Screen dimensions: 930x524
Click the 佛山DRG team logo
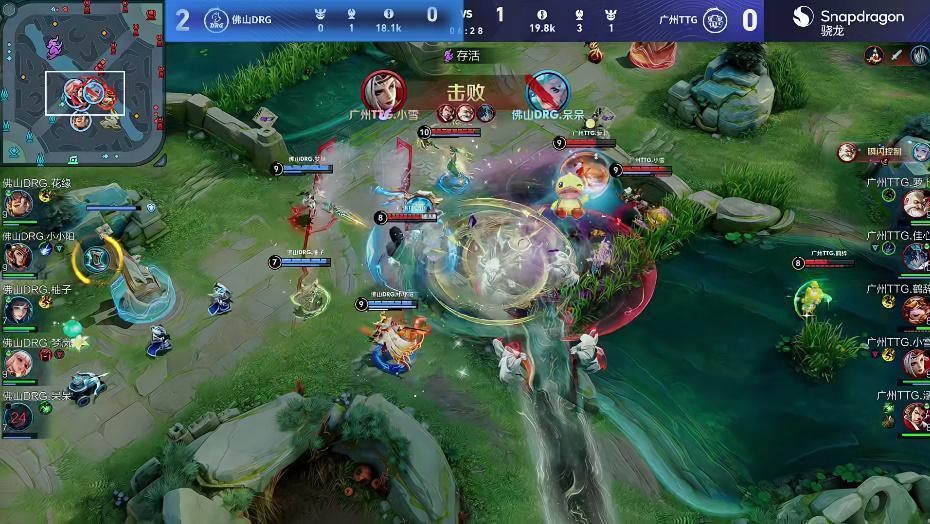click(x=217, y=19)
